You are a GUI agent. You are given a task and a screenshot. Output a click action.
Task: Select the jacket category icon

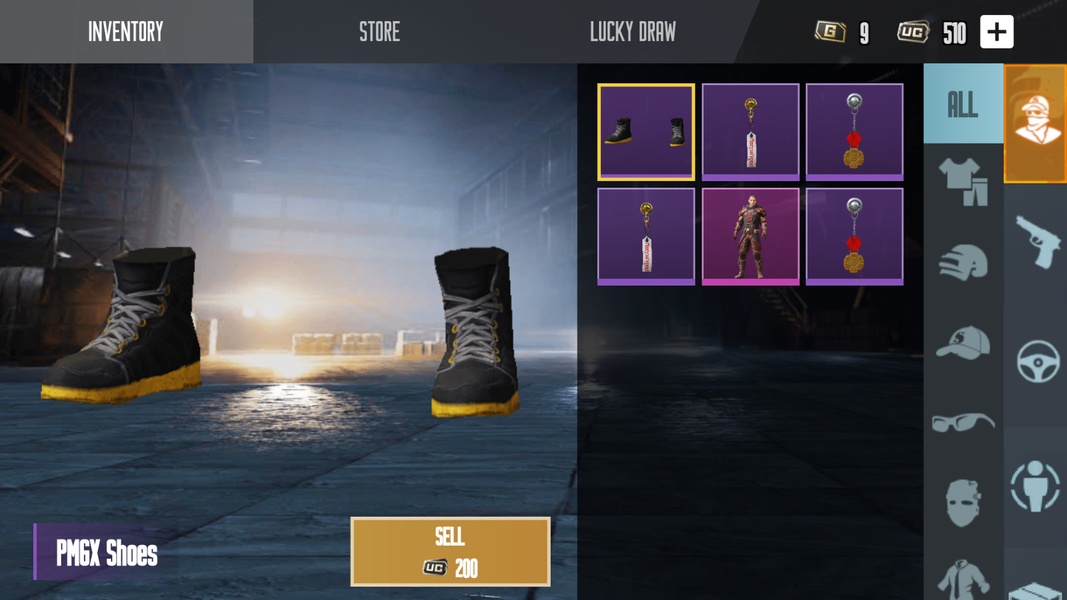pos(963,579)
